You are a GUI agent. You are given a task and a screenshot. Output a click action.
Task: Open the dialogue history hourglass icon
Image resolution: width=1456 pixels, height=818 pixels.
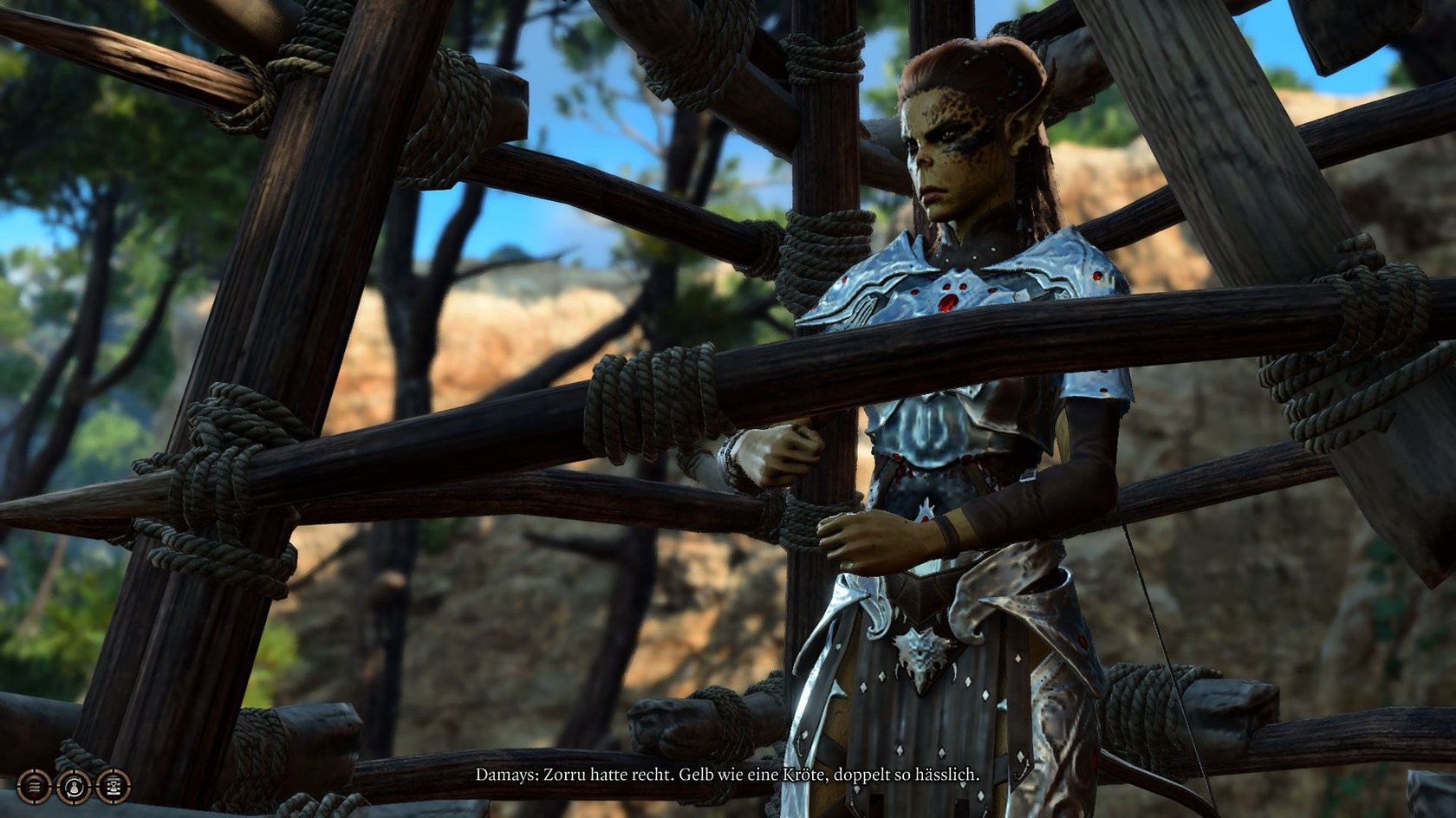tap(114, 786)
